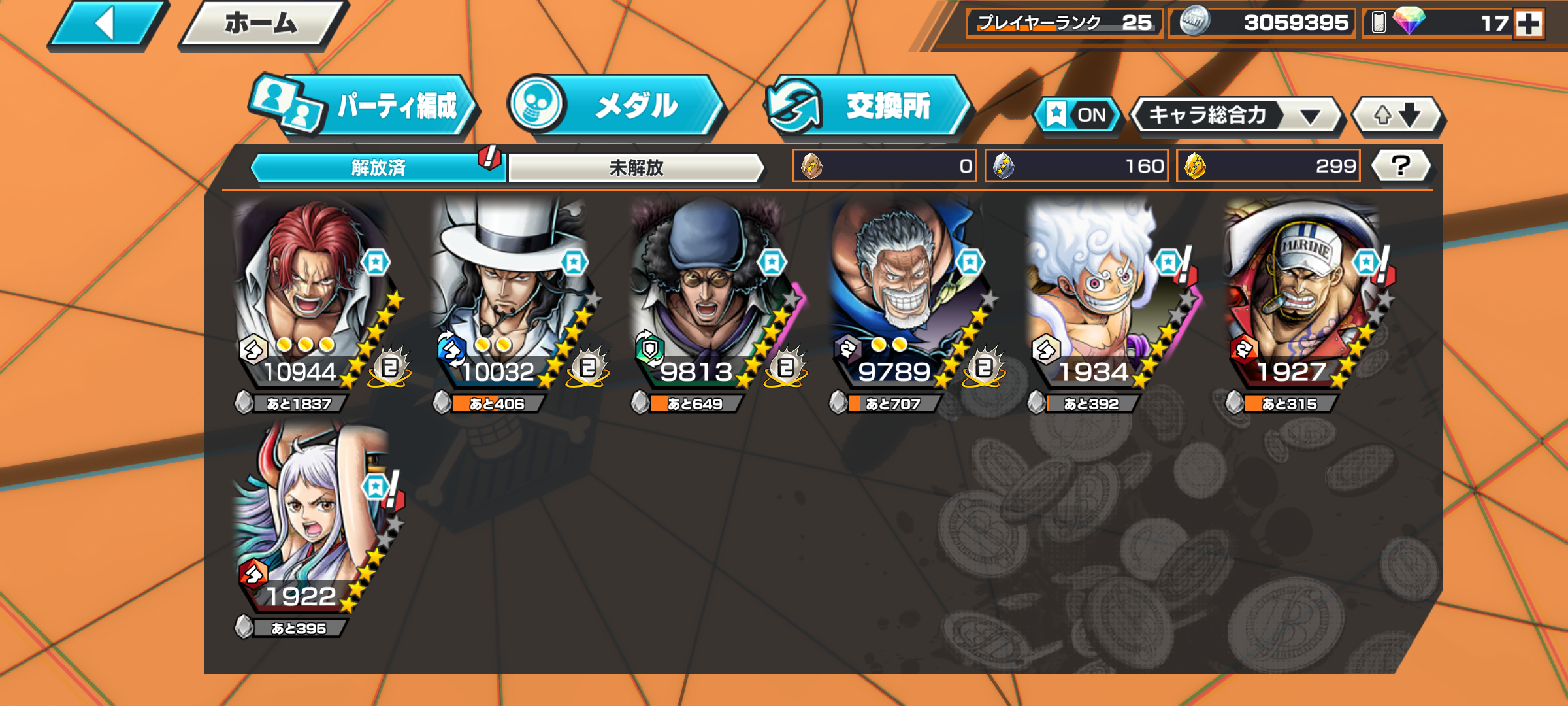Viewport: 1568px width, 706px height.
Task: Add rainbow diamonds with plus button
Action: click(x=1529, y=24)
